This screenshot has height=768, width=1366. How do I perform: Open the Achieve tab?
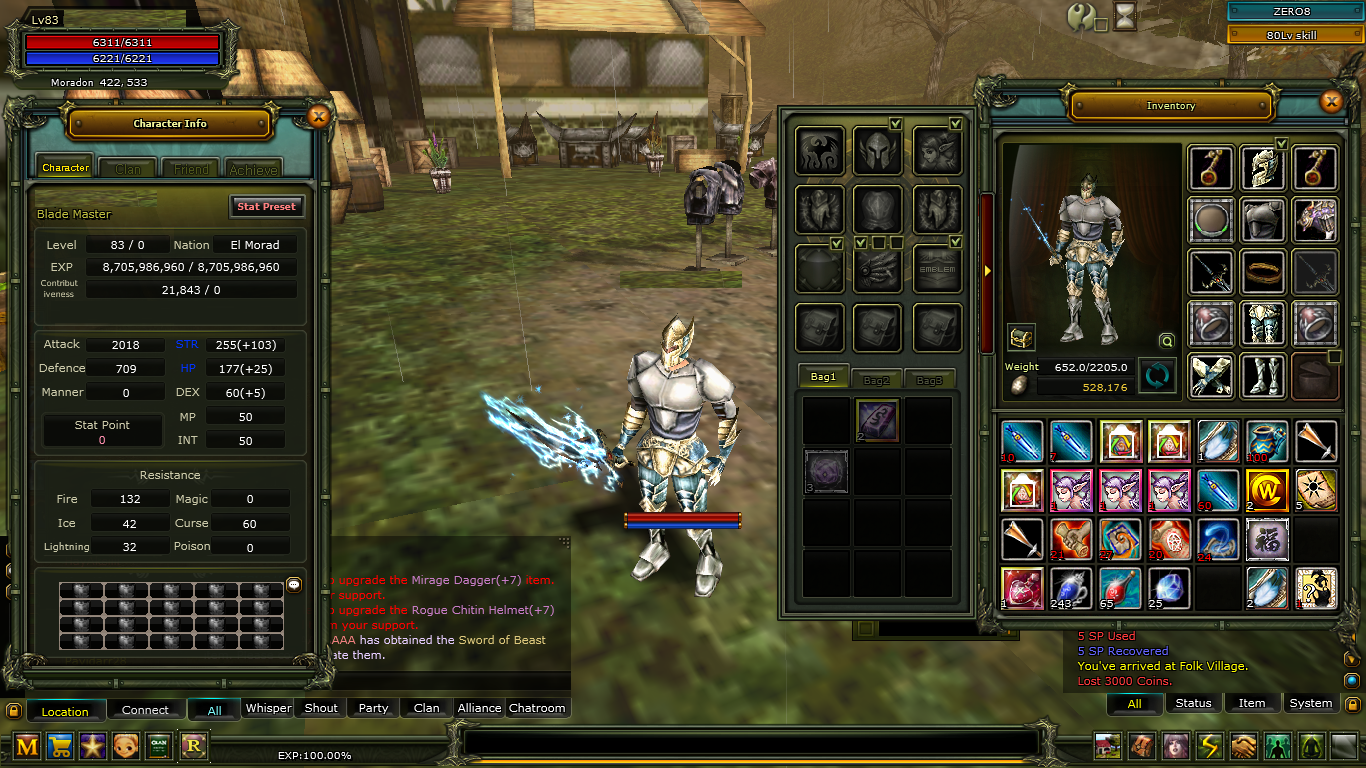pos(254,169)
